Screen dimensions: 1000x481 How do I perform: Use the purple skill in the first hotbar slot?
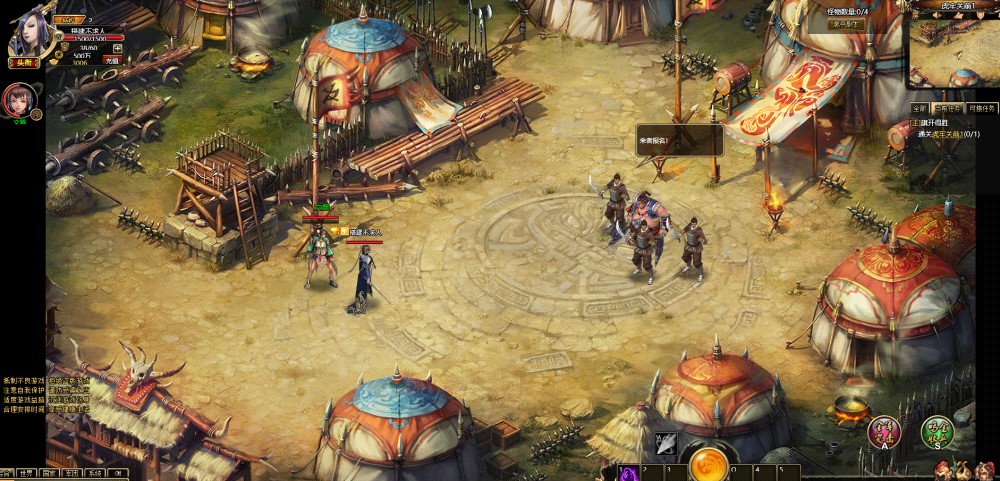coord(630,472)
